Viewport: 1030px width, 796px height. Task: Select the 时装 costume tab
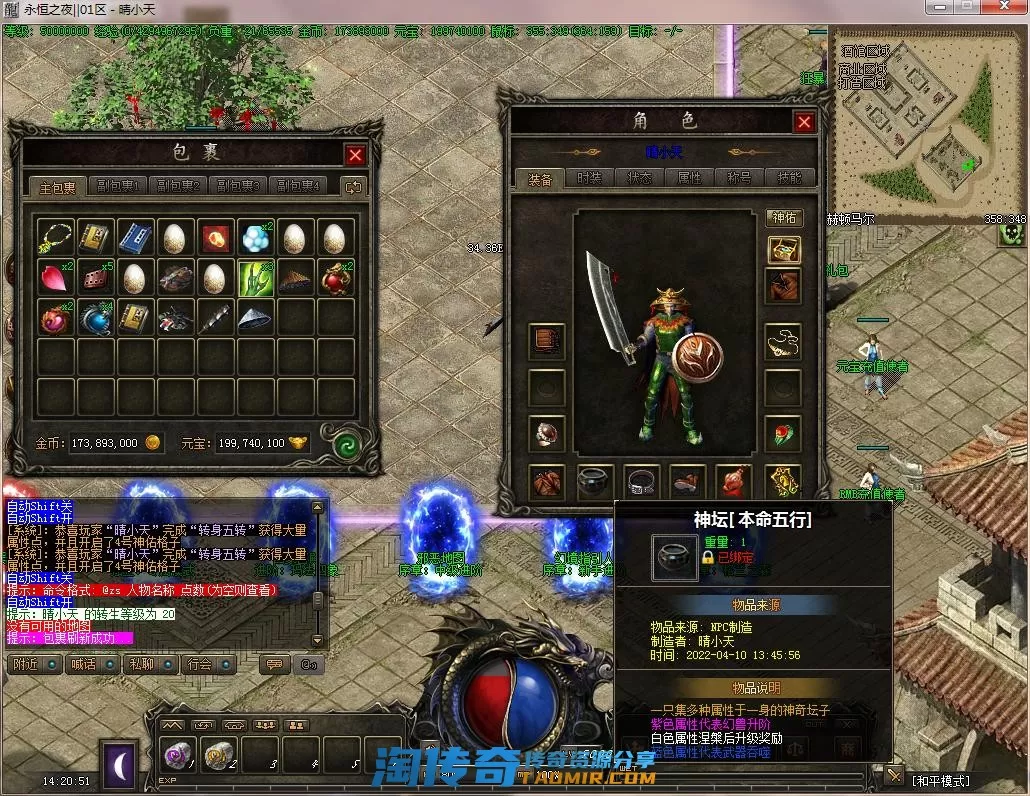tap(589, 178)
